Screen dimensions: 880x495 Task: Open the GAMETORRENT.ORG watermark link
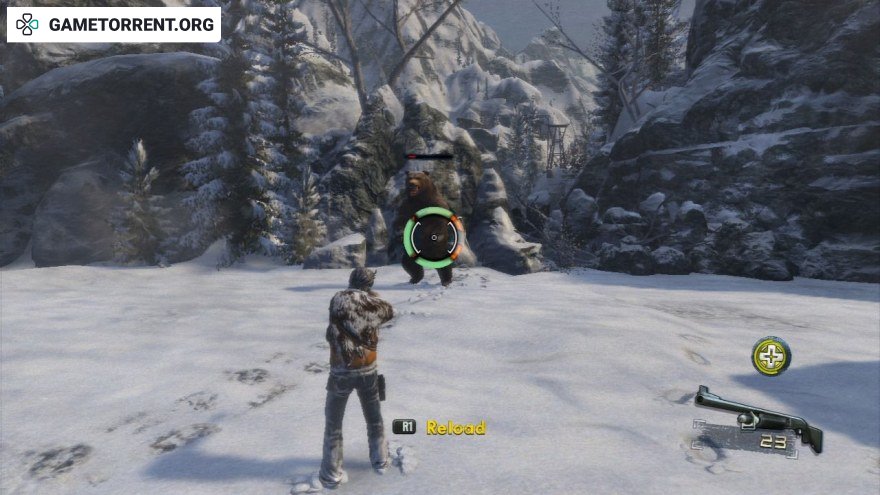pos(114,23)
